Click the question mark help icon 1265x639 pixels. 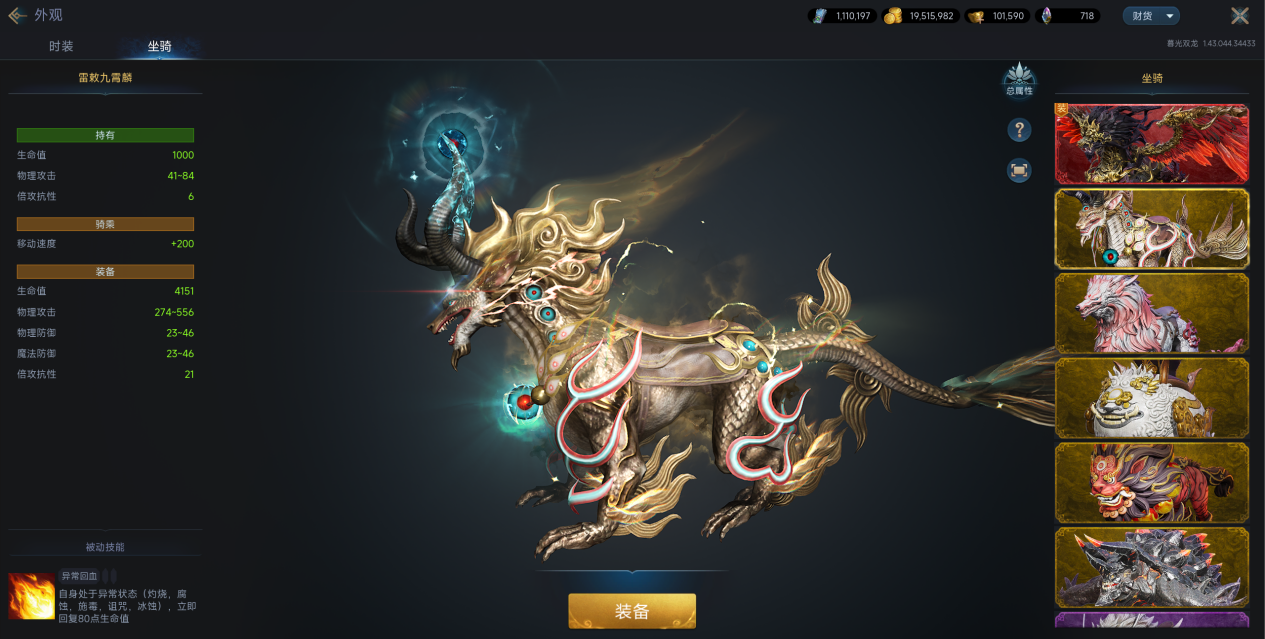point(1019,130)
